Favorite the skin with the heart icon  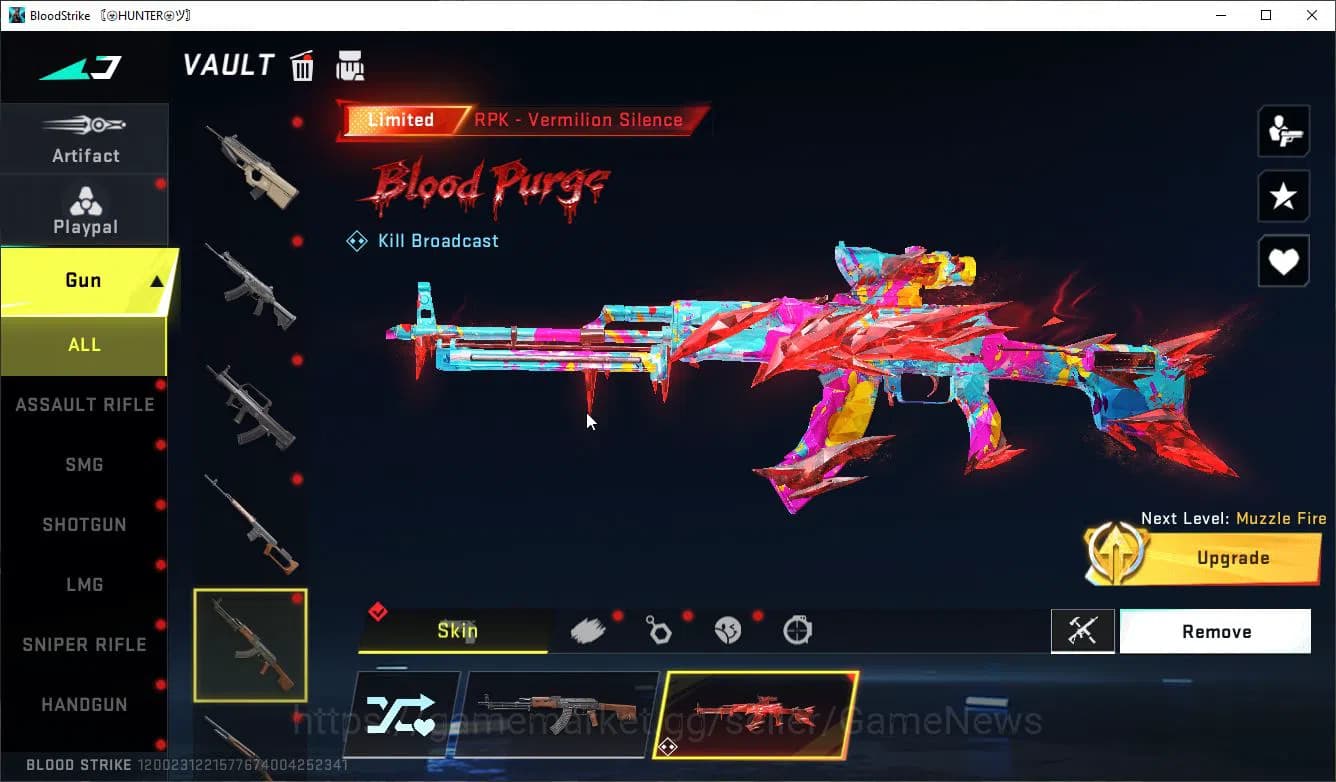[x=1283, y=263]
